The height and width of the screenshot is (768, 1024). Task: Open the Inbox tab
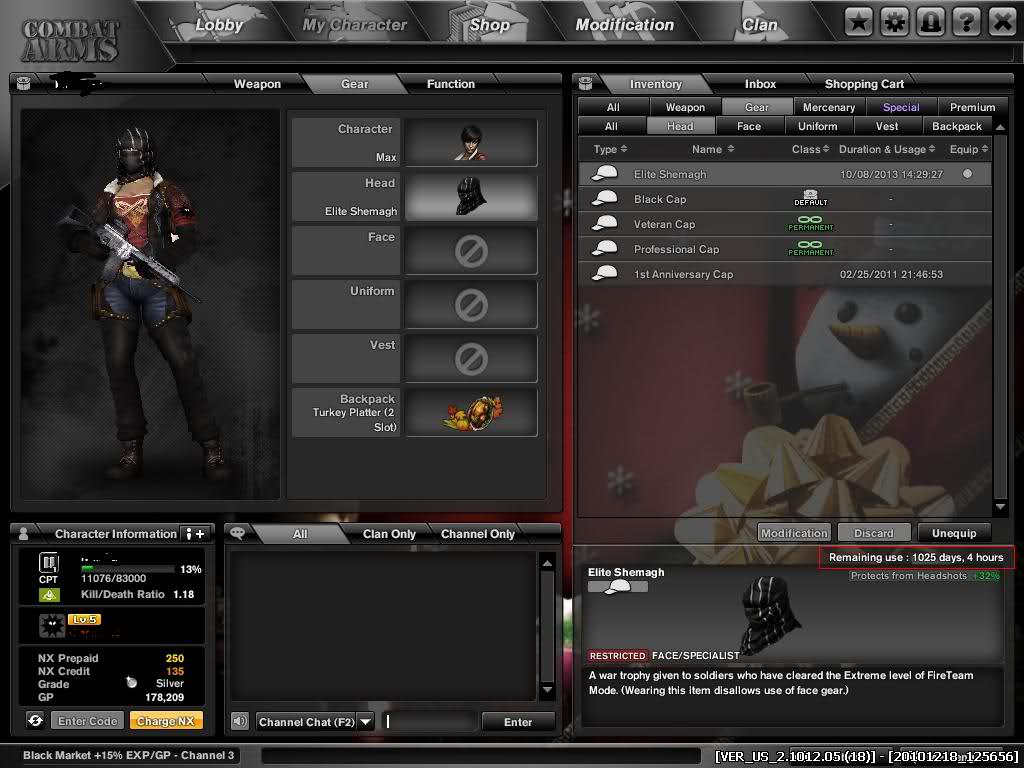pyautogui.click(x=760, y=84)
